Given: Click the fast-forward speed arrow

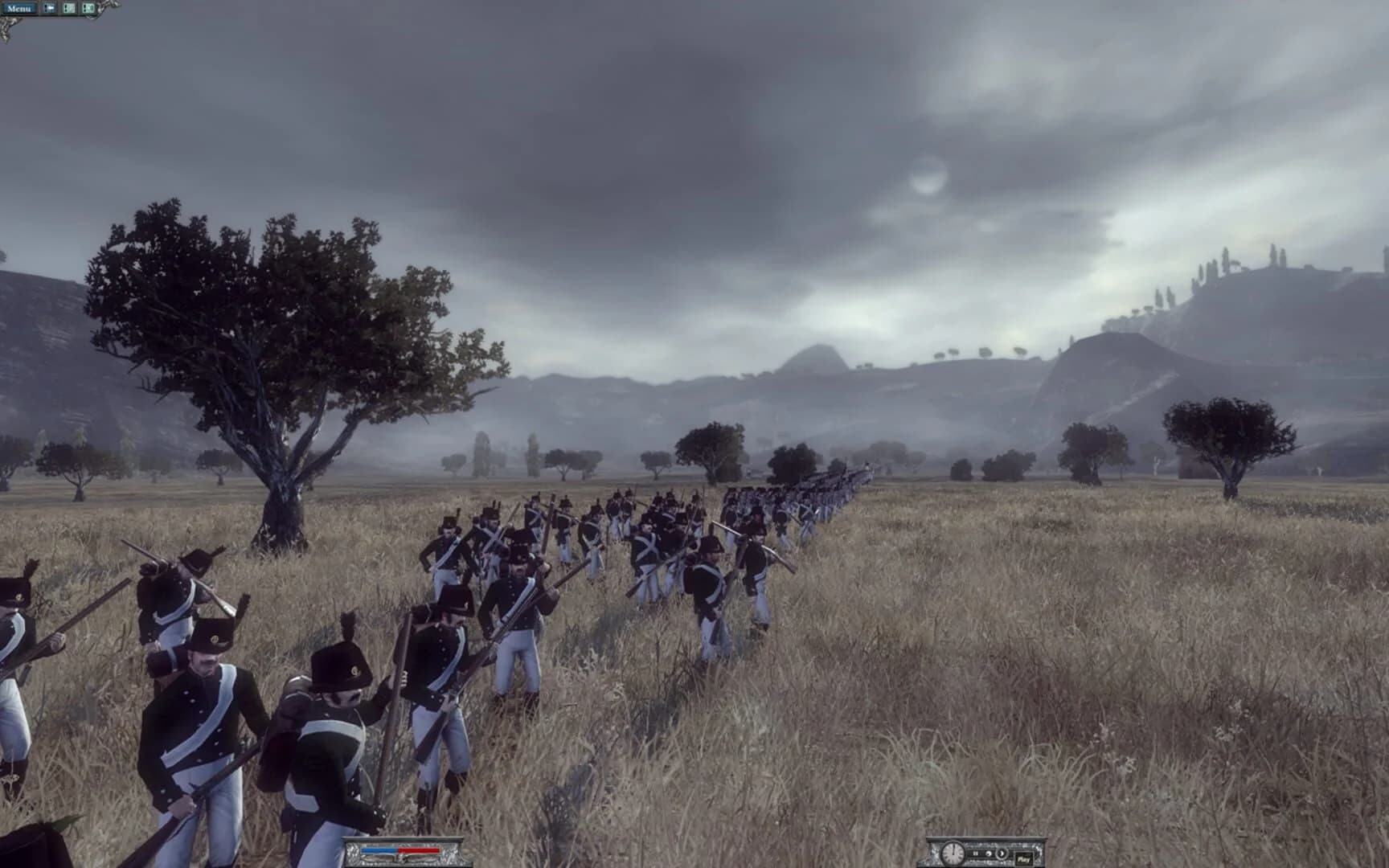Looking at the screenshot, I should (x=1002, y=854).
